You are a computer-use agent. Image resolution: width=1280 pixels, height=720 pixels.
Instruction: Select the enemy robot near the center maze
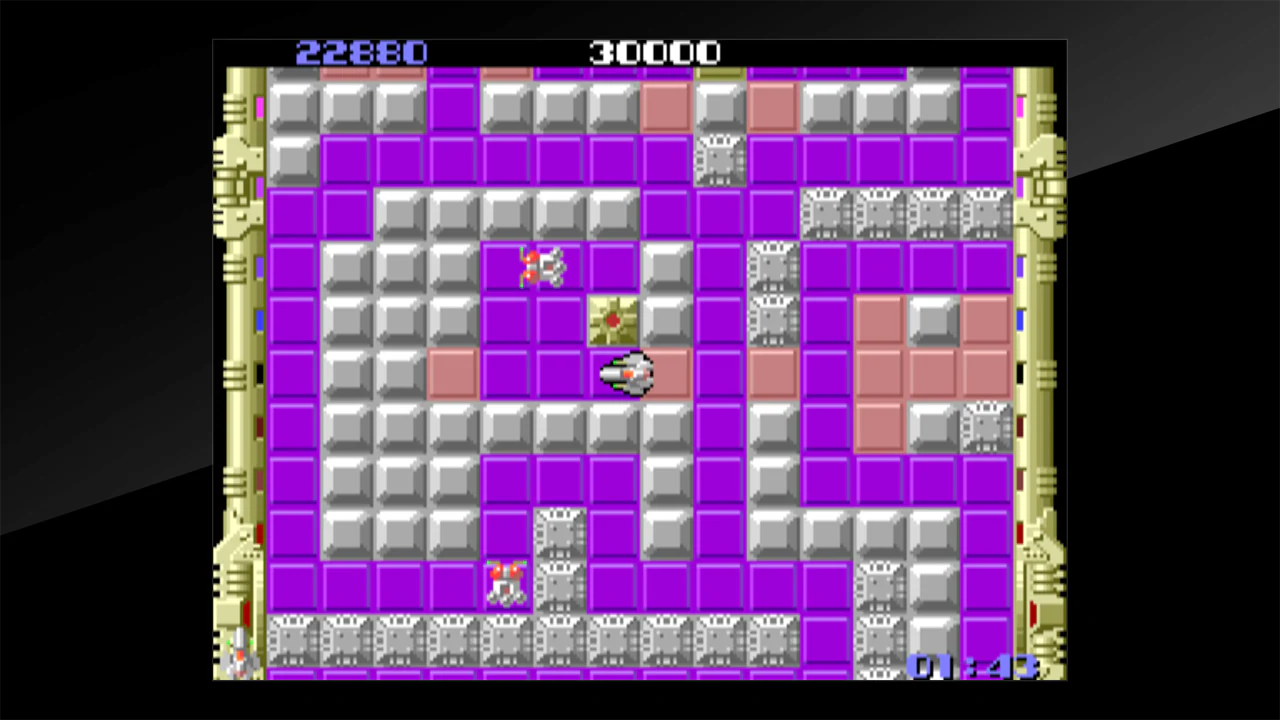click(543, 265)
